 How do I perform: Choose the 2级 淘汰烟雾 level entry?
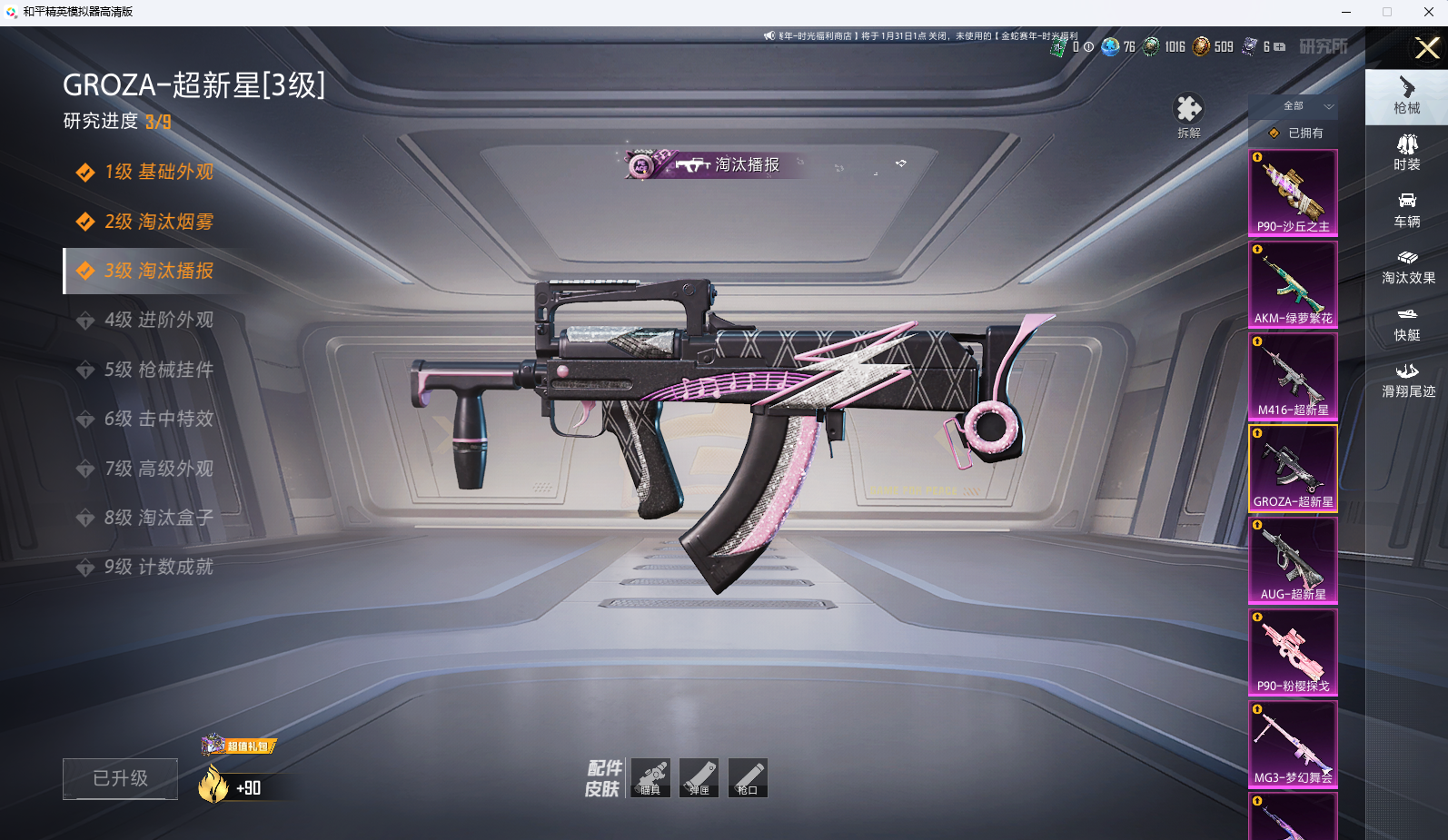point(158,222)
